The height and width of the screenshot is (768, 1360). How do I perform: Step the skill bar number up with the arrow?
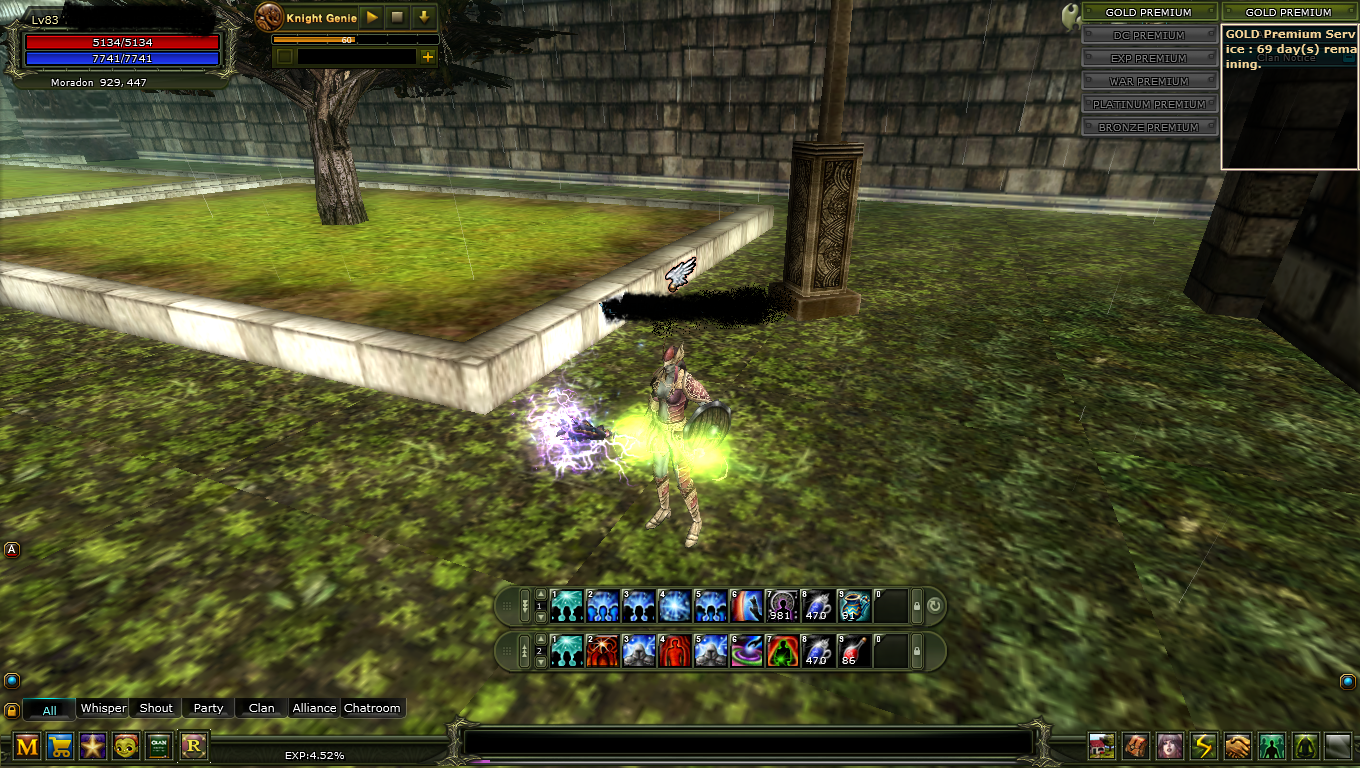click(x=540, y=593)
